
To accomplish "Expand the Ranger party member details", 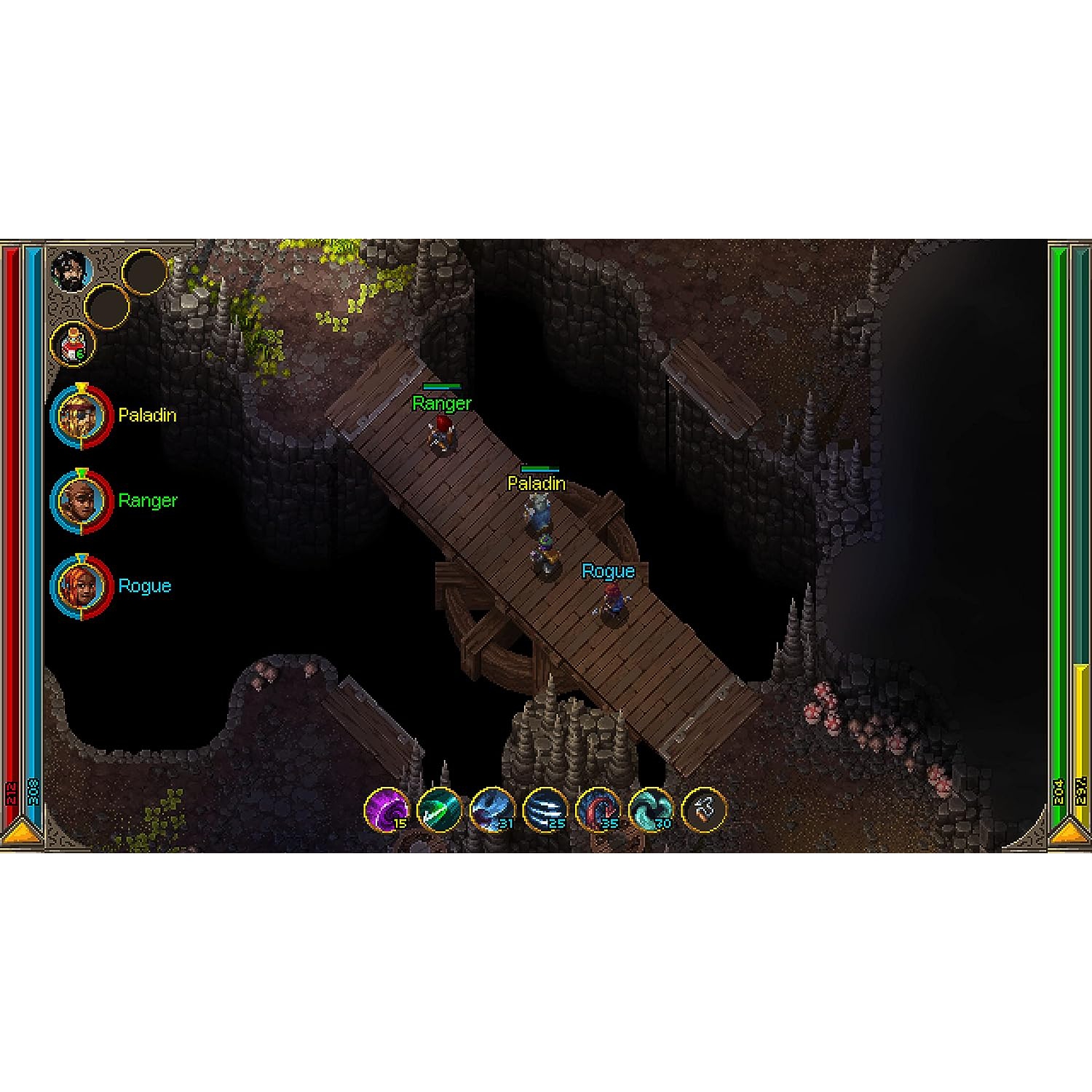I will 82,501.
